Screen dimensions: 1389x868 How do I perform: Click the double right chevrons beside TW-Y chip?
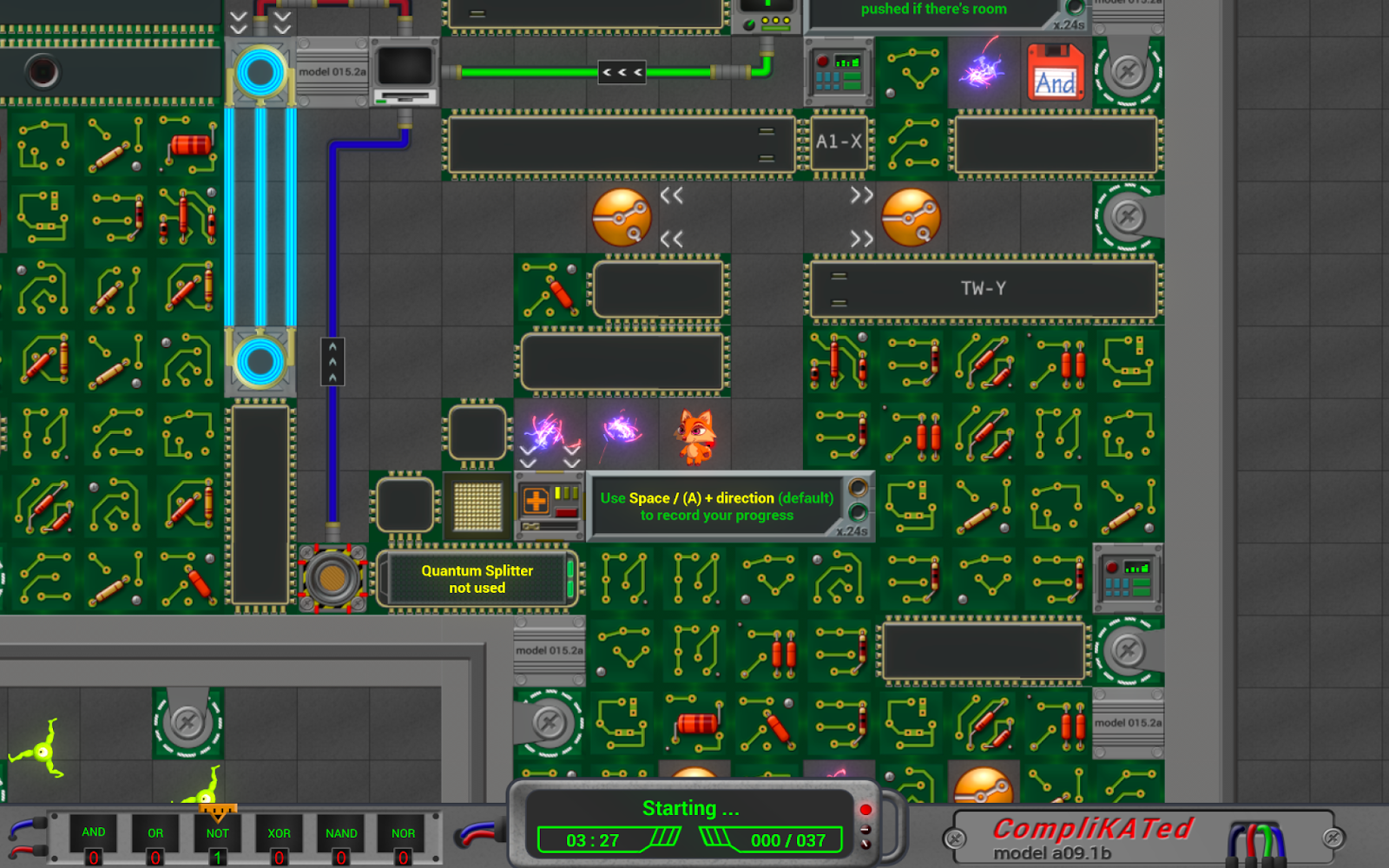pyautogui.click(x=860, y=217)
